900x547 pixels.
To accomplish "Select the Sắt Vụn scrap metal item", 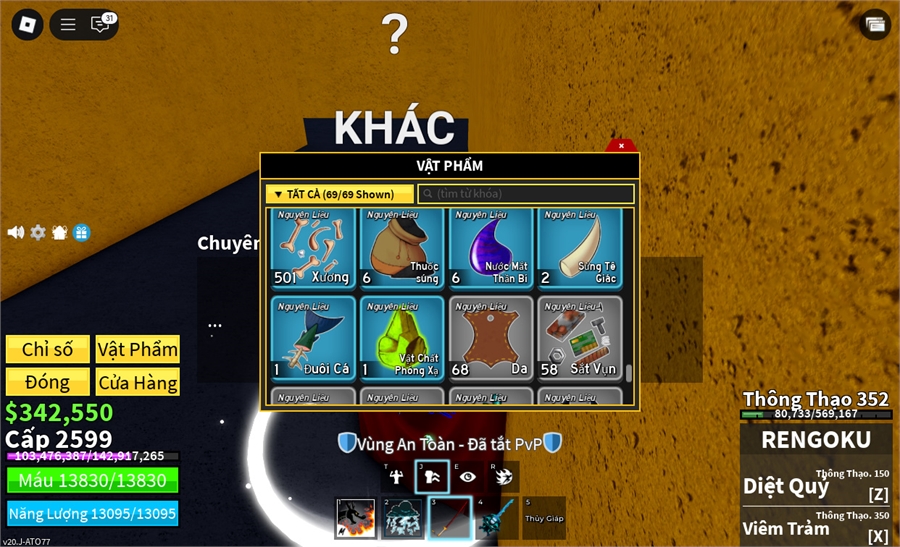I will coord(580,338).
